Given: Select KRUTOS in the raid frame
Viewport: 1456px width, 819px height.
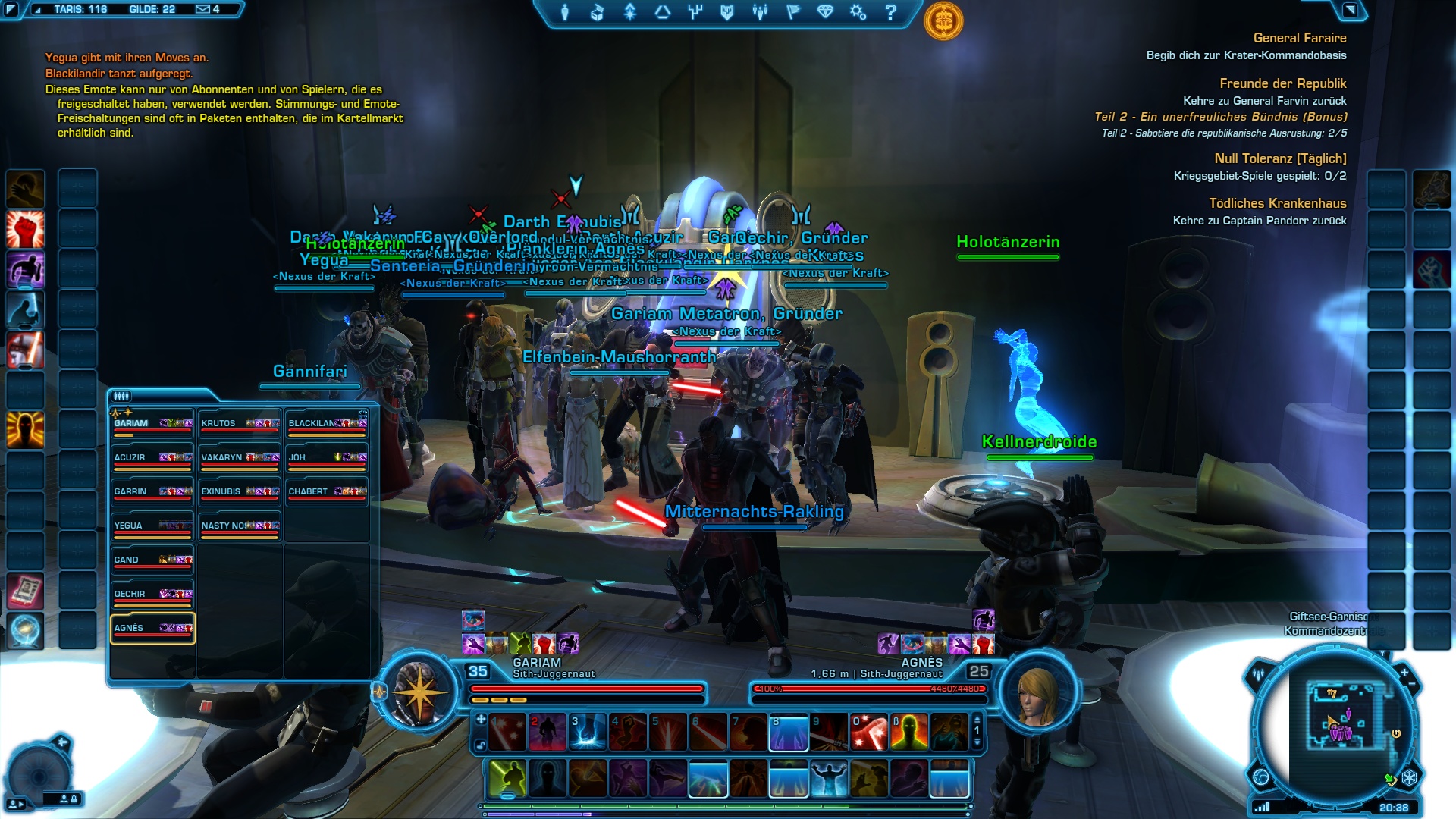Looking at the screenshot, I should pyautogui.click(x=240, y=424).
